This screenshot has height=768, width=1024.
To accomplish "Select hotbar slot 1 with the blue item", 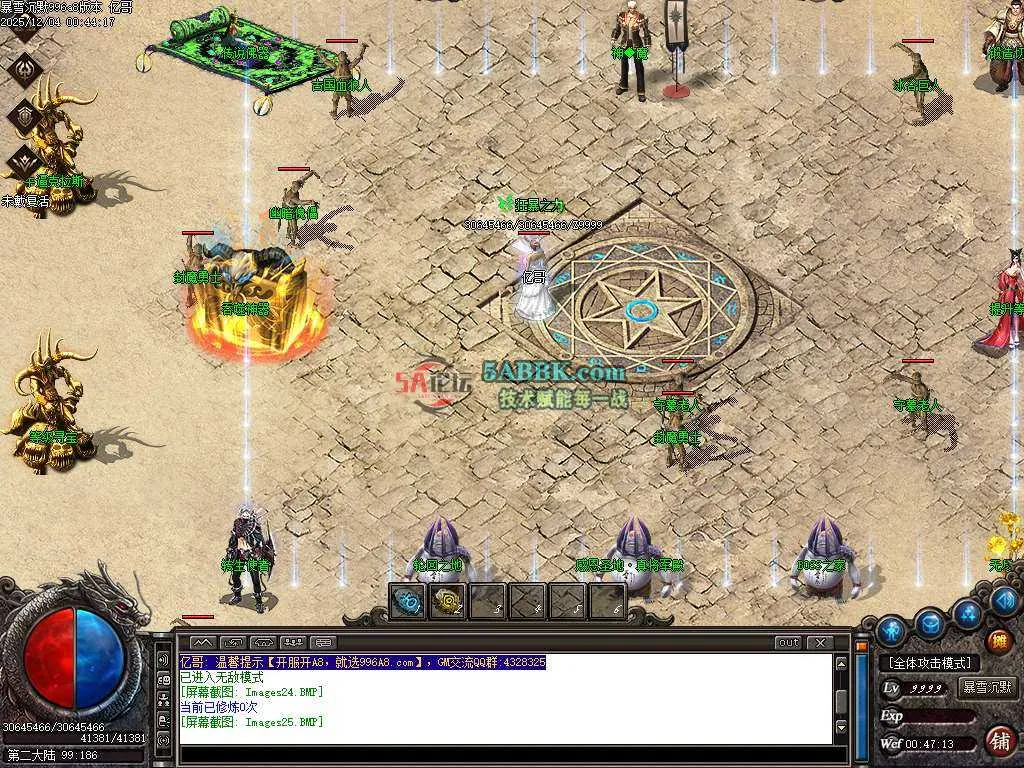I will click(x=407, y=601).
